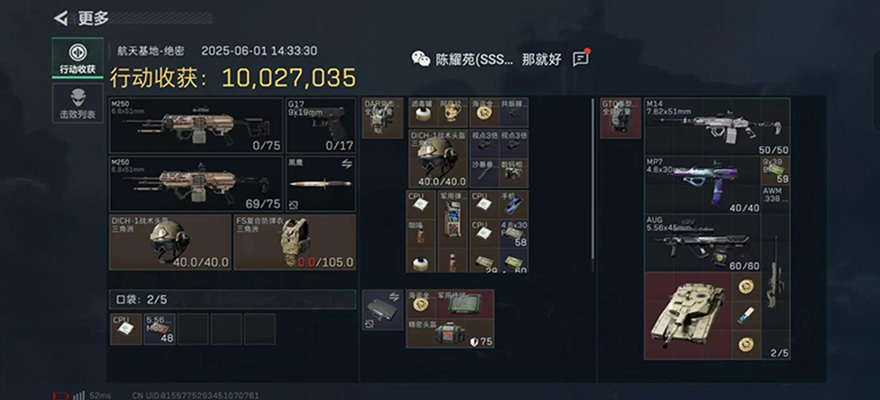Select the FS复合防弹衣 armor vest slot
Image resolution: width=880 pixels, height=400 pixels.
[x=294, y=241]
